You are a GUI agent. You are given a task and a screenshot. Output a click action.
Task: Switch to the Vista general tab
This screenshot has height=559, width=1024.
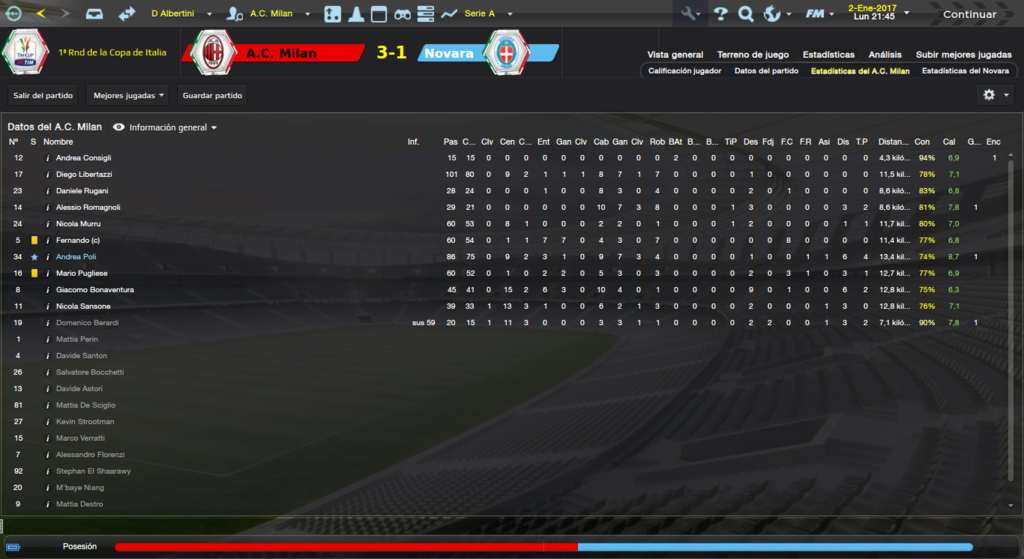point(675,54)
